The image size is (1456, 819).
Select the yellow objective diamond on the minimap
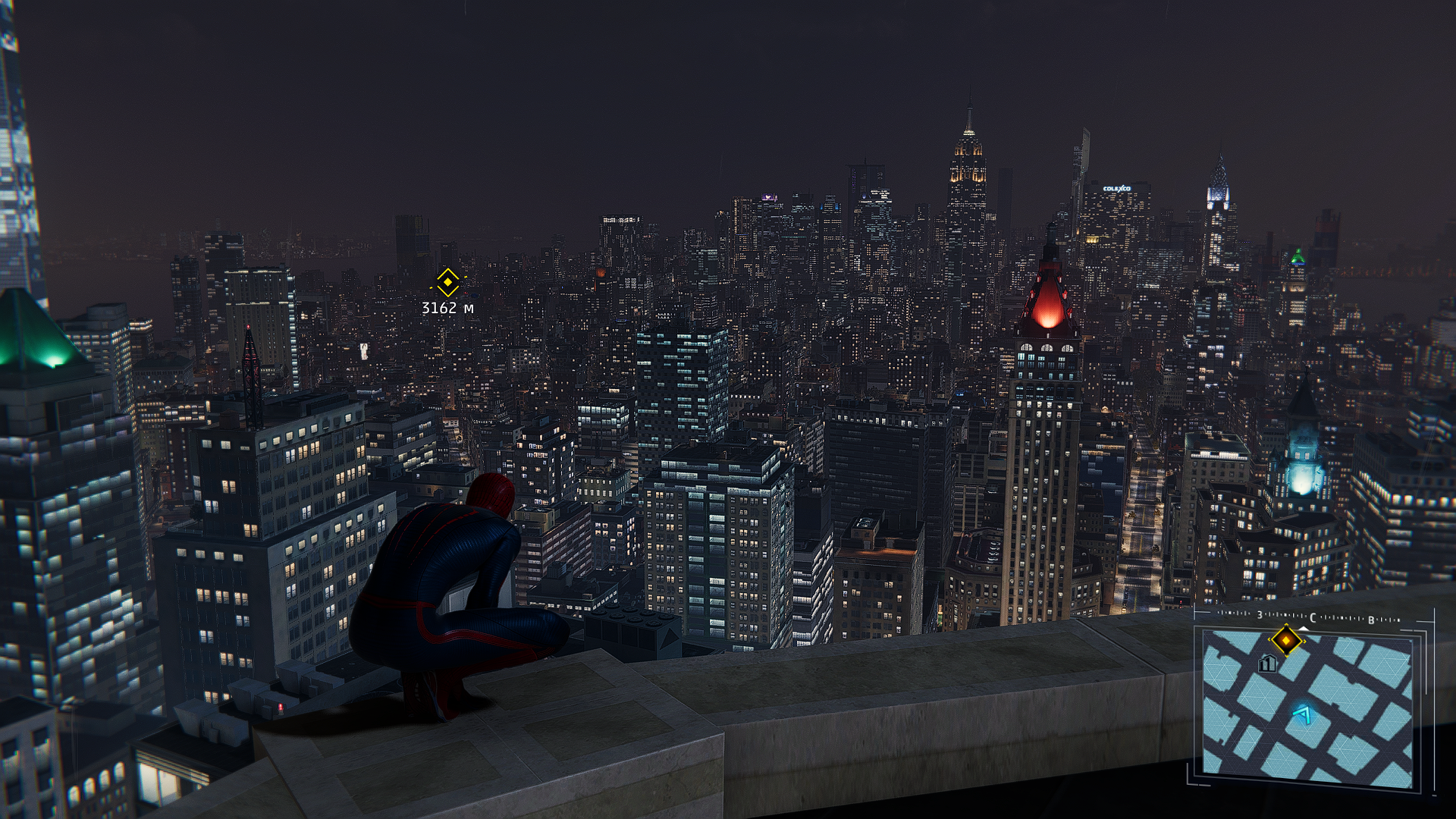1285,641
